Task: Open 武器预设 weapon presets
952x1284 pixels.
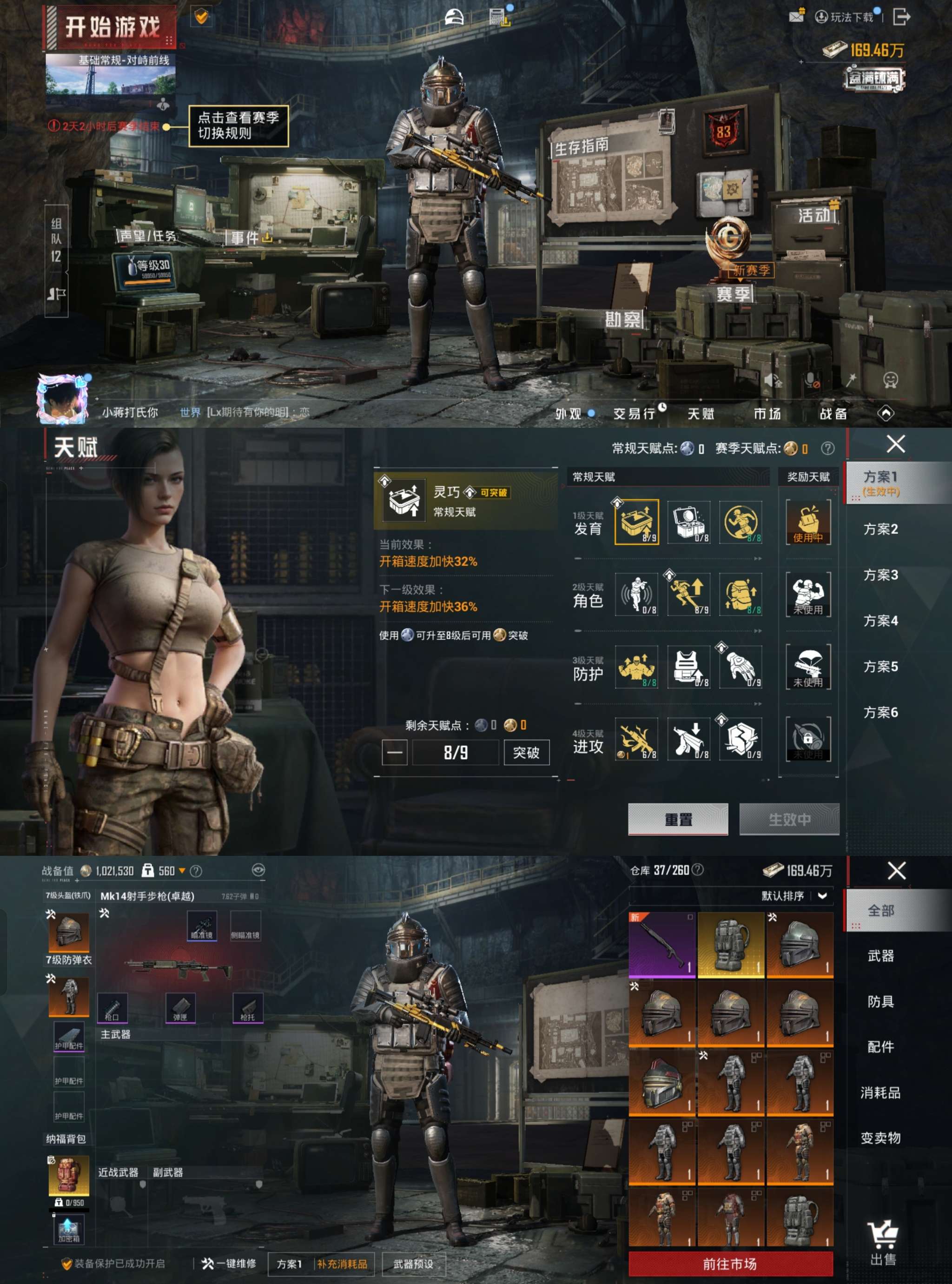Action: 413,1264
